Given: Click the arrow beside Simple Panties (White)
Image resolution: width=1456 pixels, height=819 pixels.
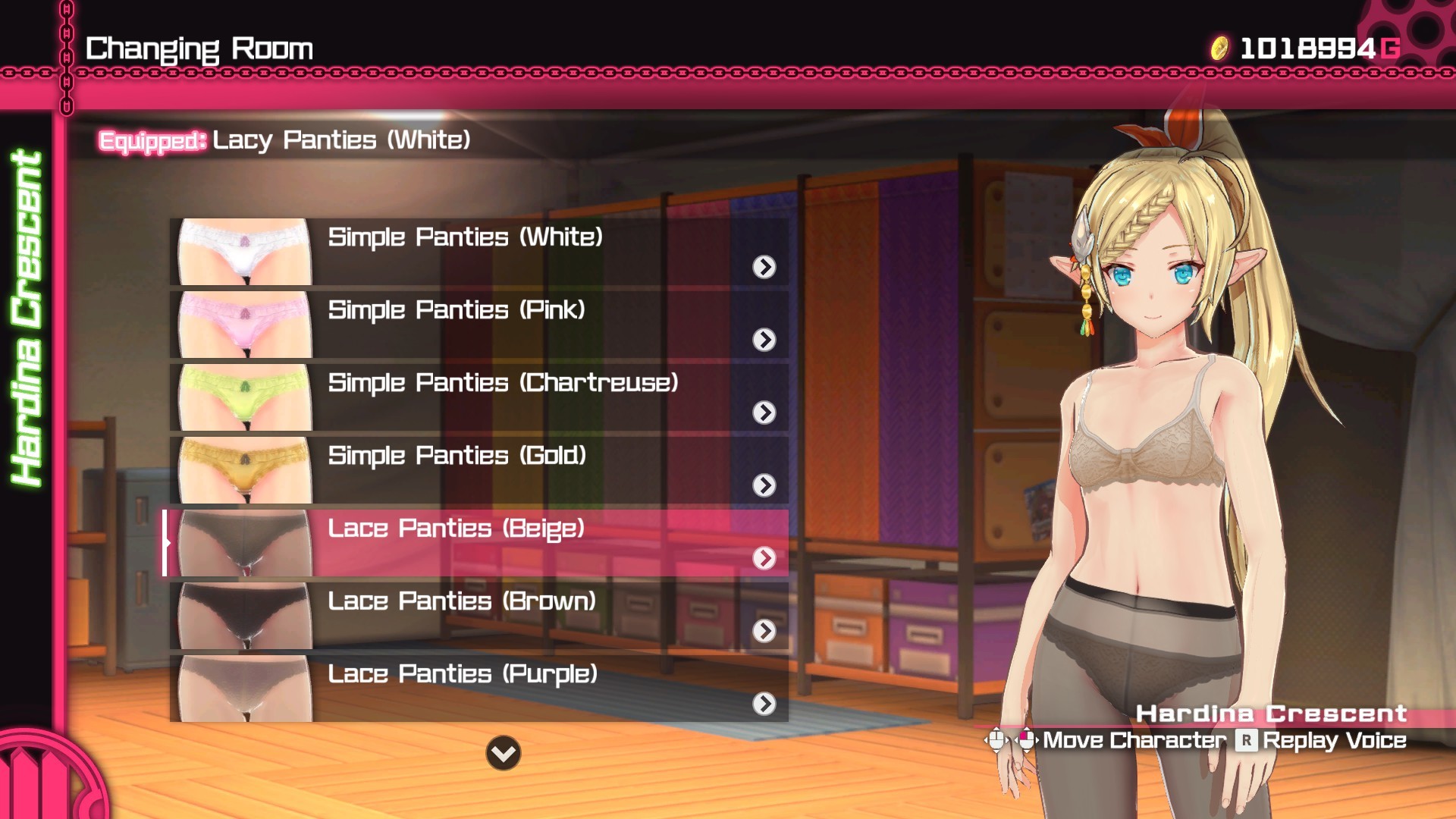Looking at the screenshot, I should point(764,267).
